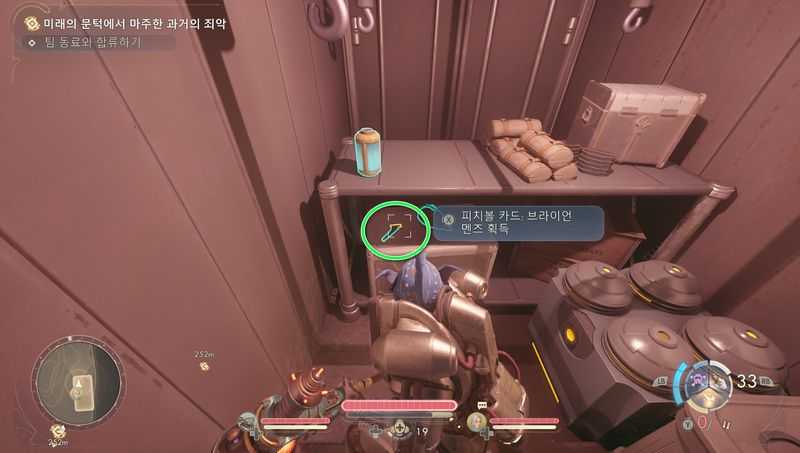
Task: Click the highlighted card pickup marker
Action: coord(395,231)
